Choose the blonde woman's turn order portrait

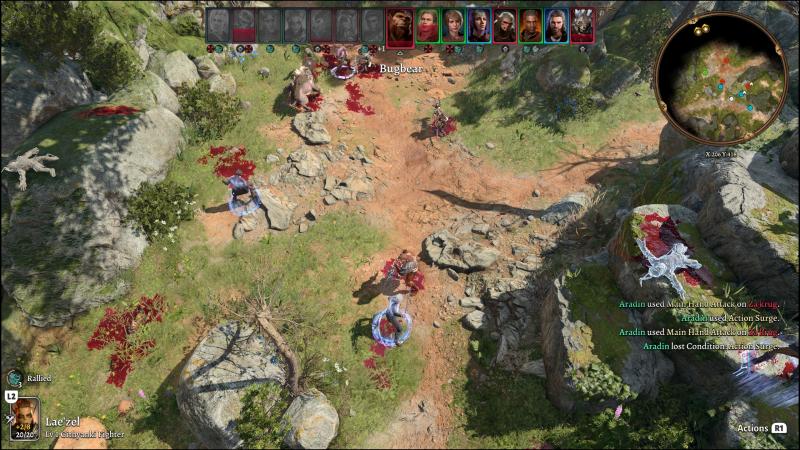point(453,25)
